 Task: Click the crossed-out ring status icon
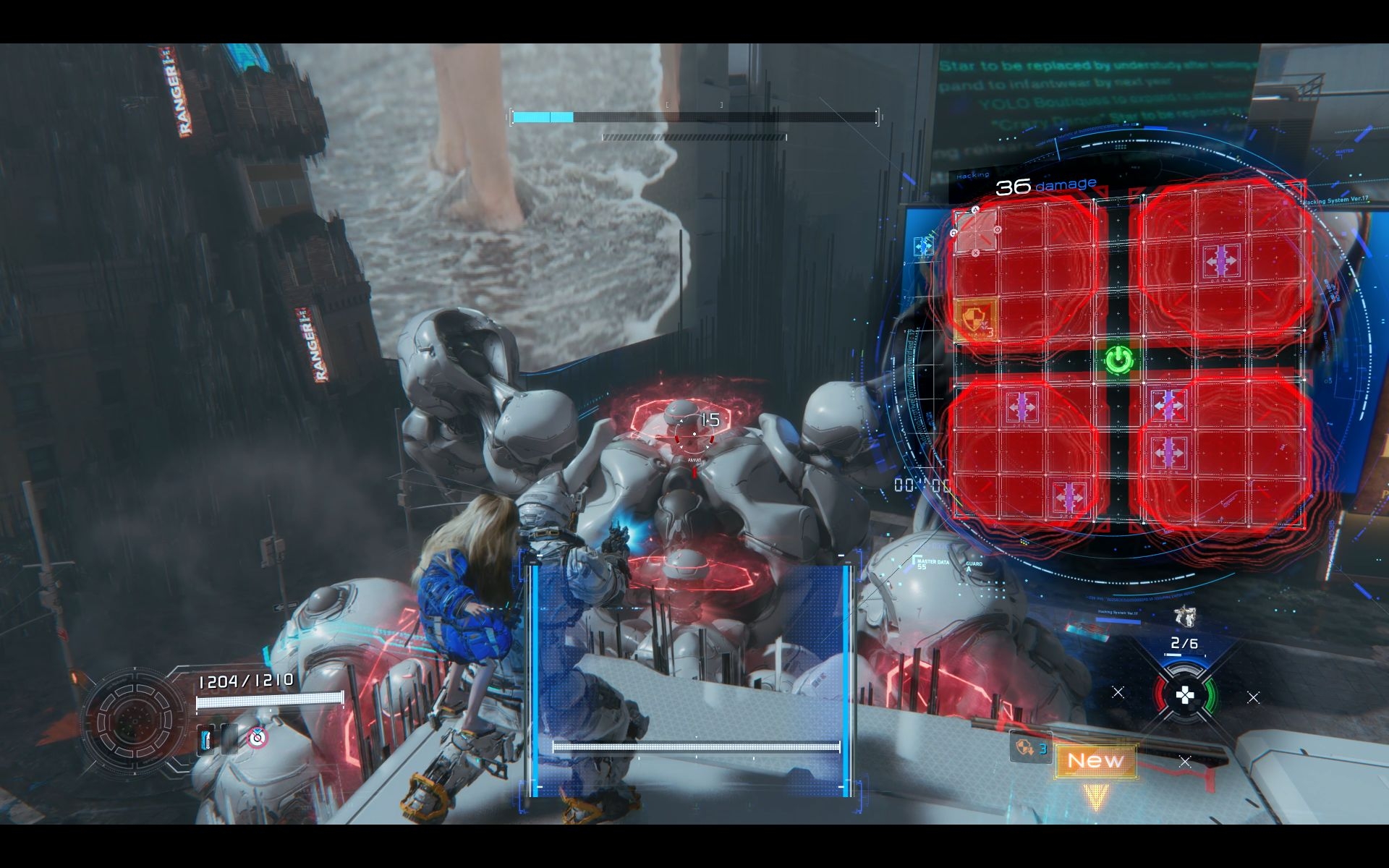coord(257,738)
